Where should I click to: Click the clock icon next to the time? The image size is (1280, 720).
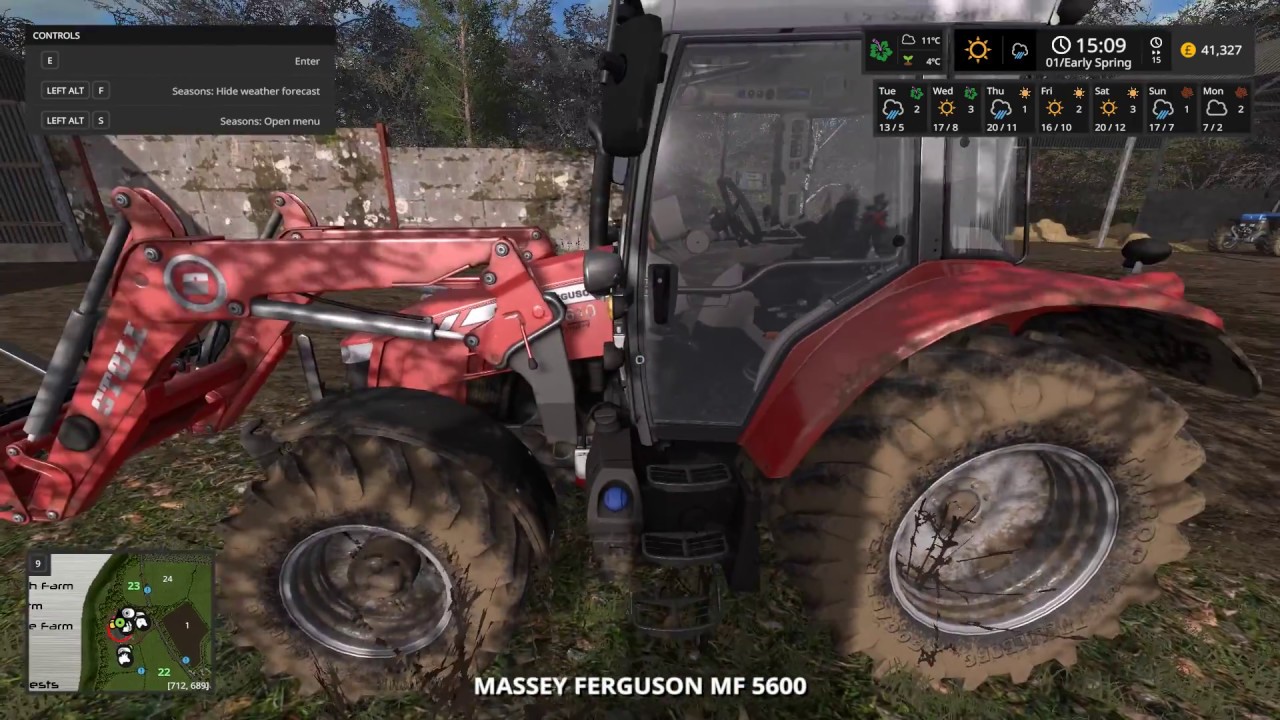[x=1060, y=45]
